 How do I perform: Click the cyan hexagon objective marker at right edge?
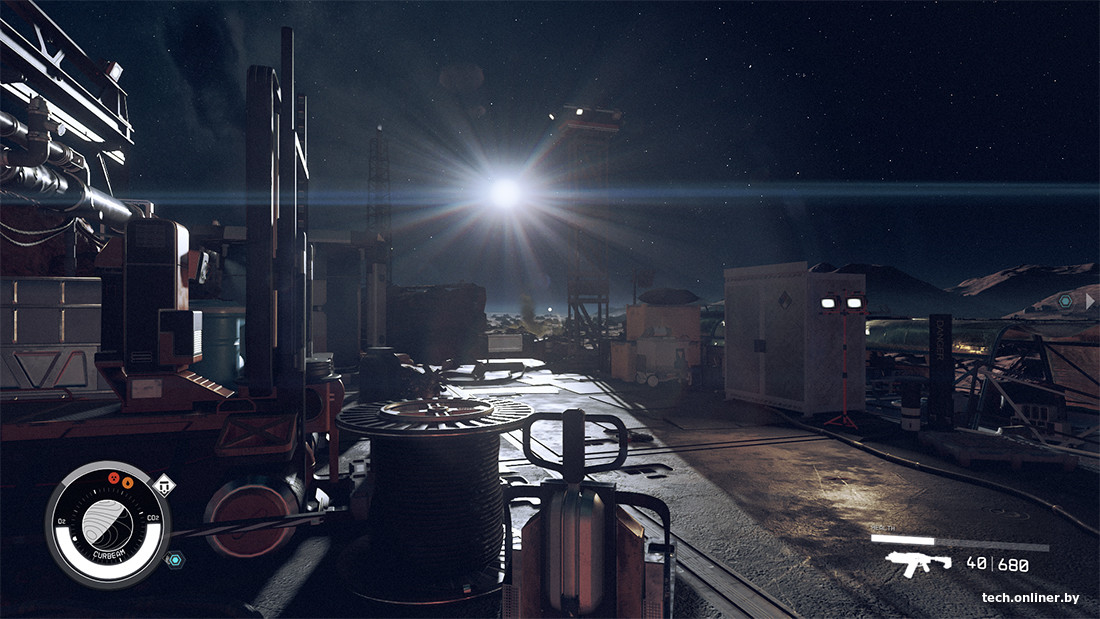pos(1066,300)
